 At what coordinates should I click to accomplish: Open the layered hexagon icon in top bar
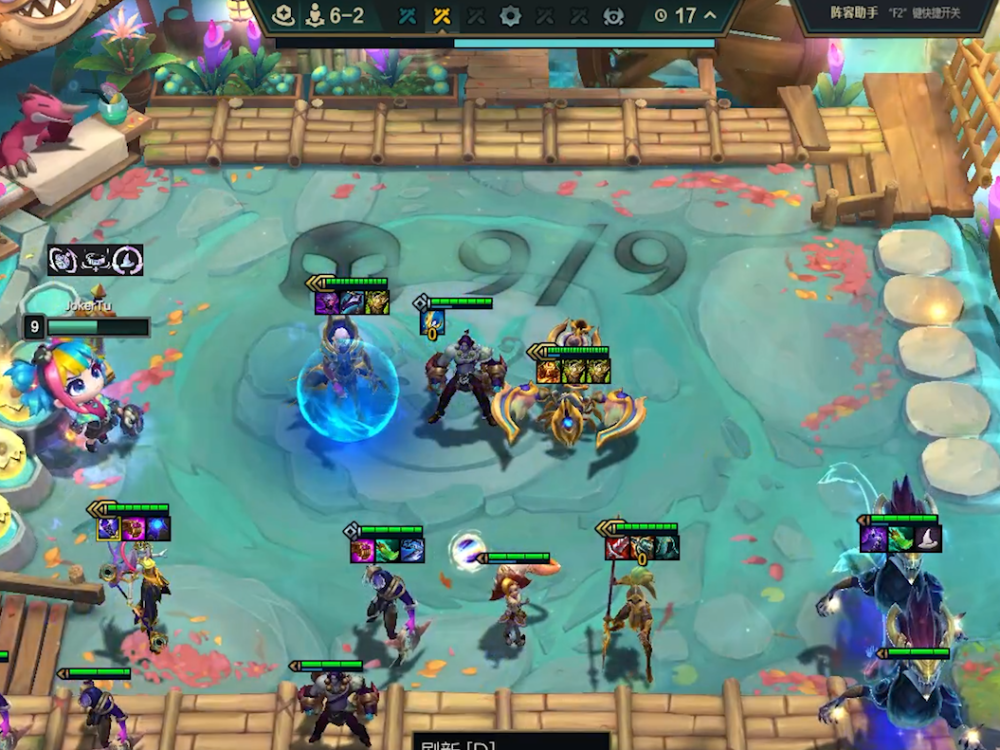[285, 16]
